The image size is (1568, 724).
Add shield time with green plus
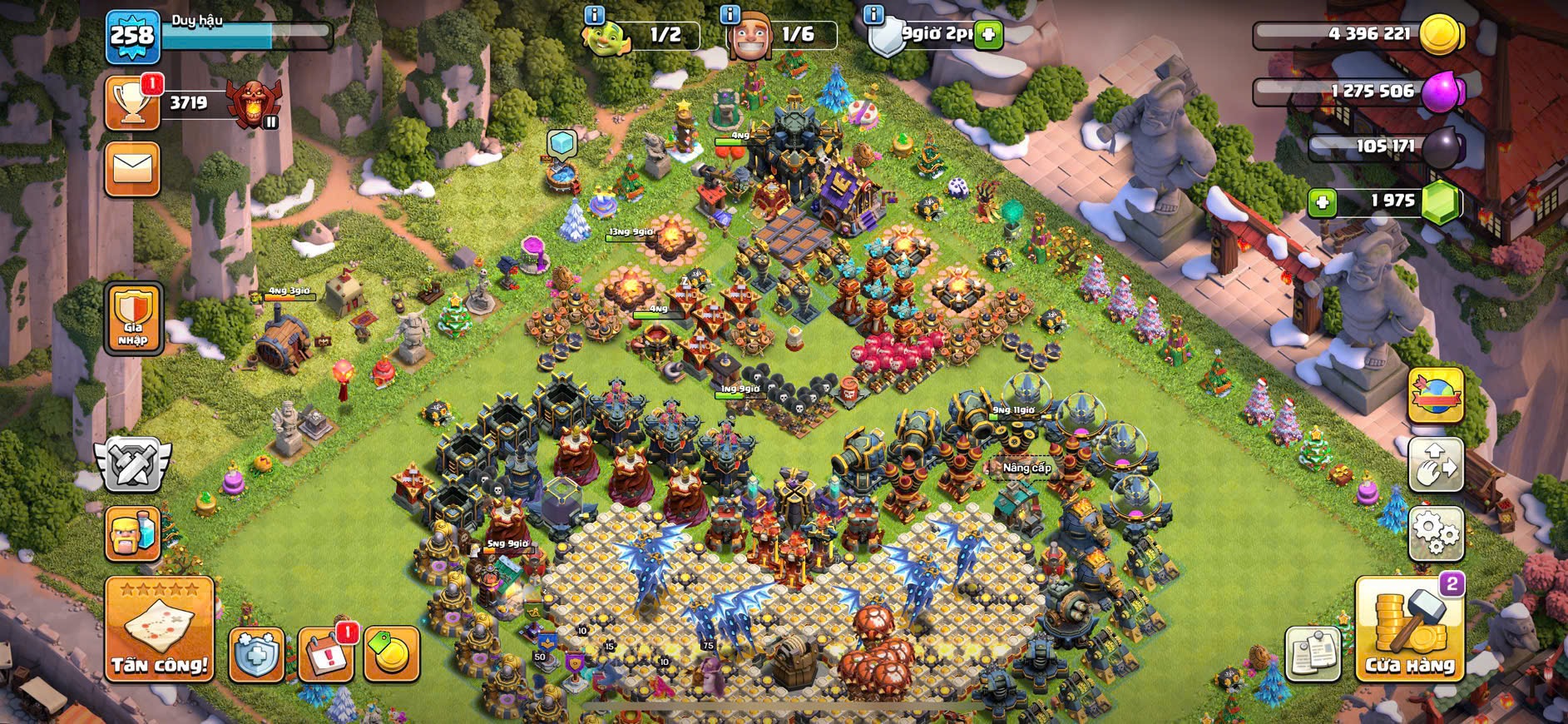988,34
